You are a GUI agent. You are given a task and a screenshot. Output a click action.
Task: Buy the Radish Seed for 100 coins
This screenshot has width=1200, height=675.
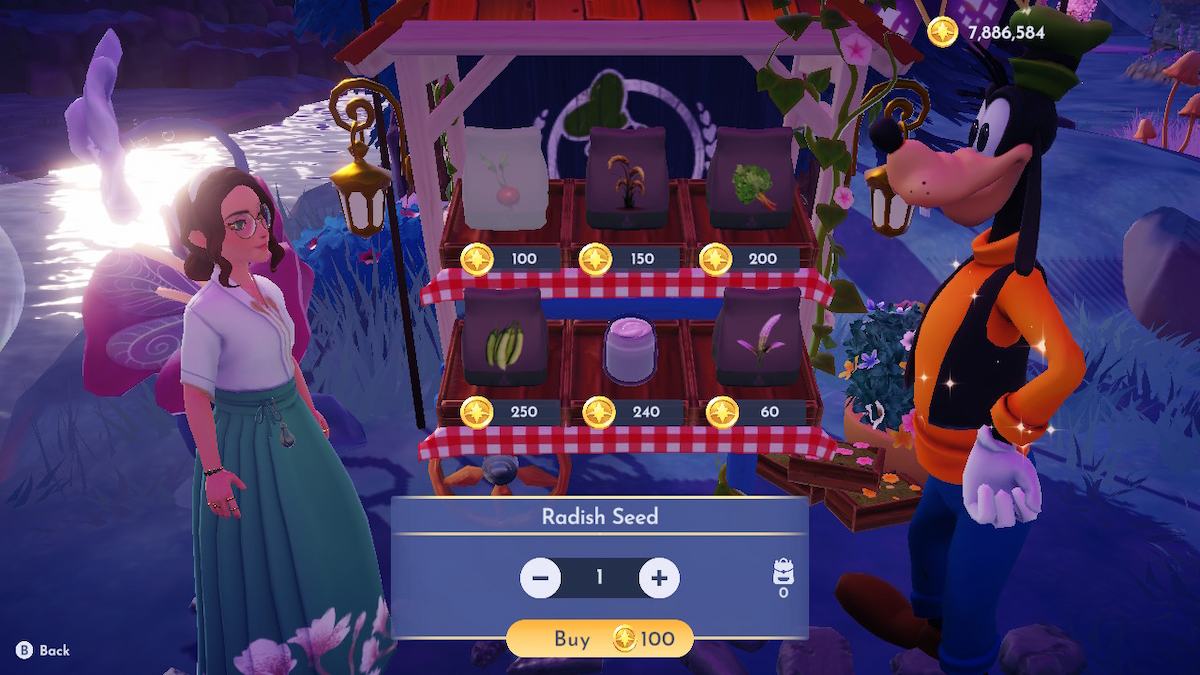(600, 639)
